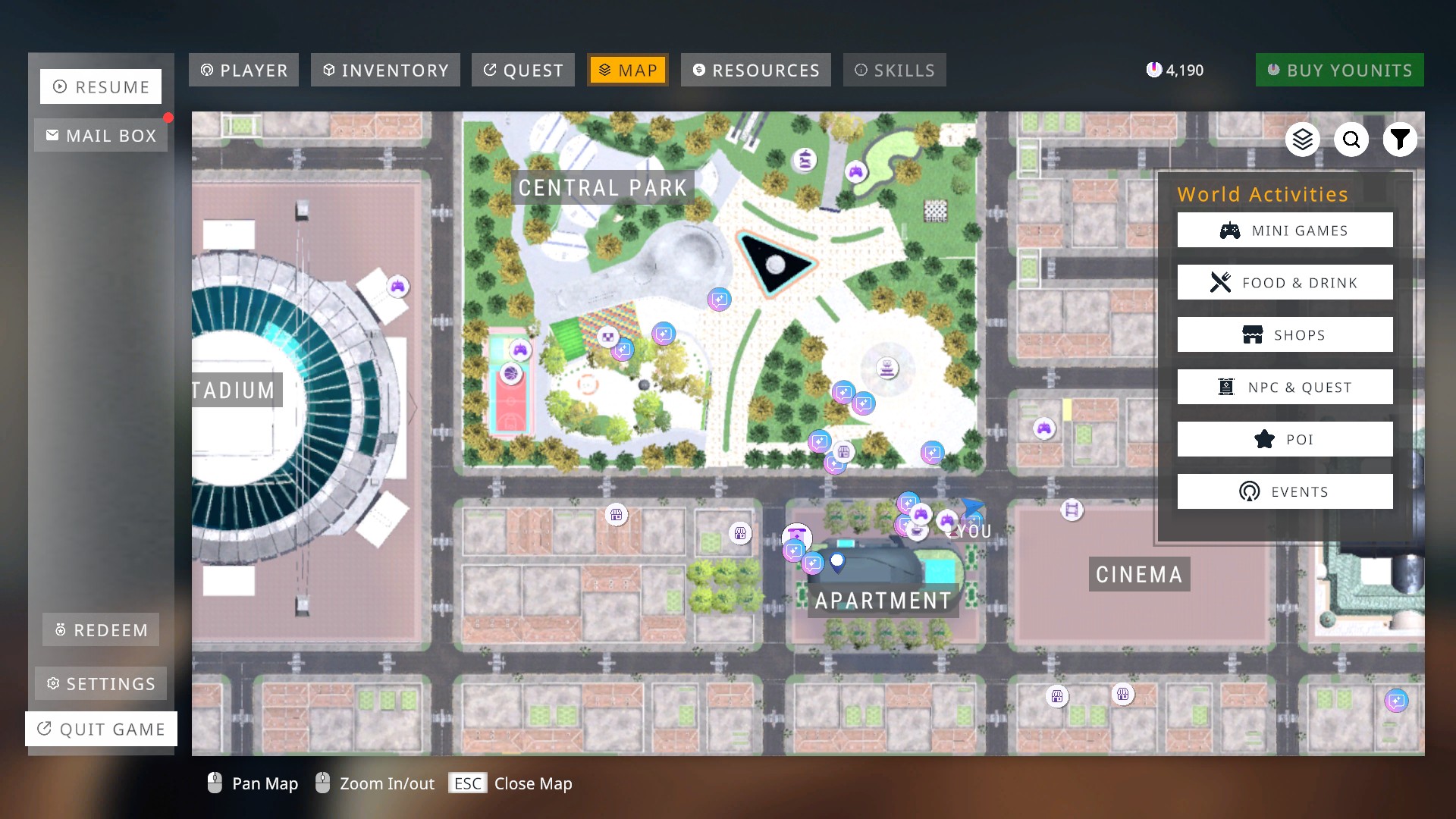Click the Younits currency icon beside 4,190
This screenshot has height=819, width=1456.
pyautogui.click(x=1154, y=69)
